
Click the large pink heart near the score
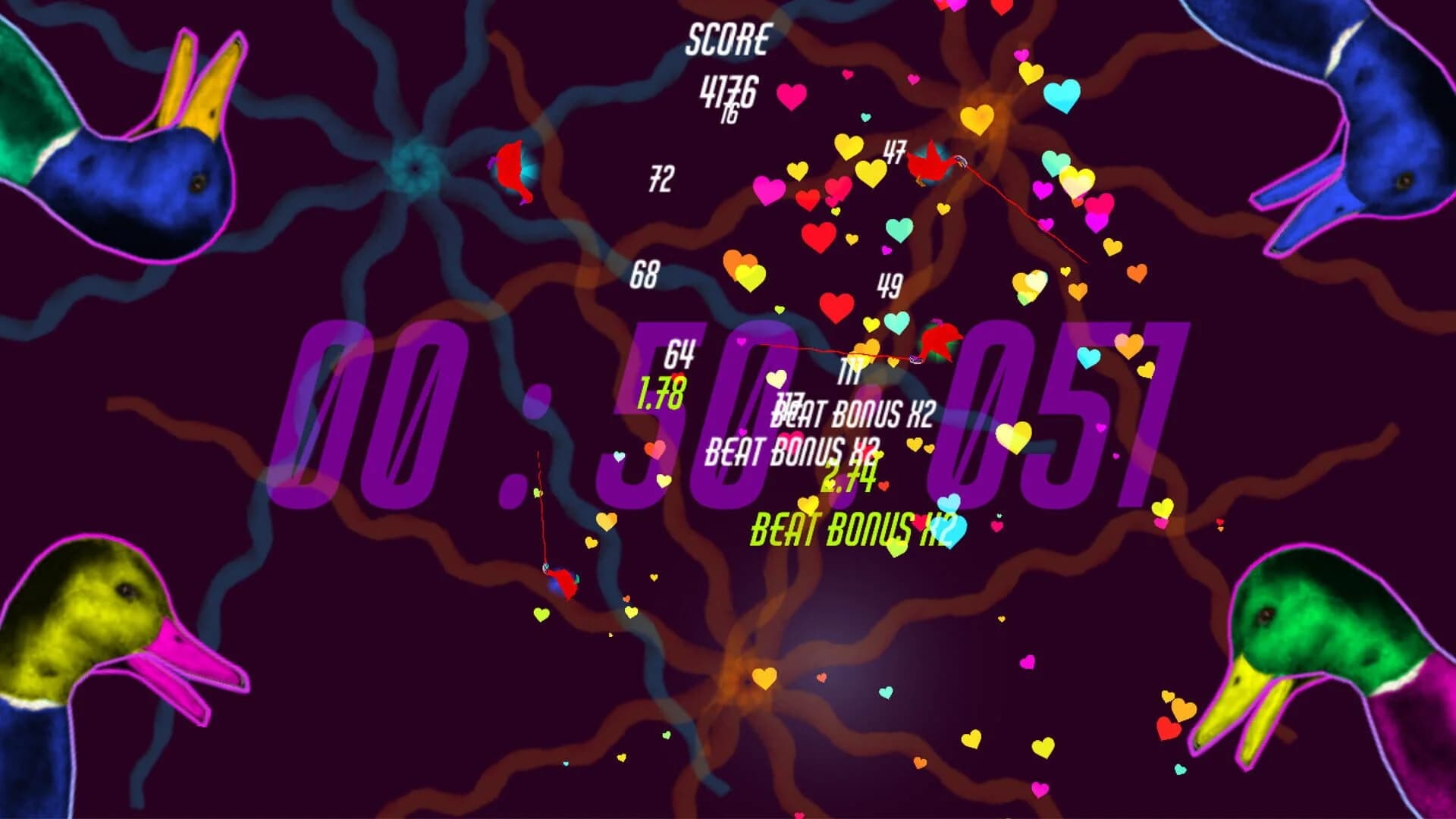coord(791,96)
